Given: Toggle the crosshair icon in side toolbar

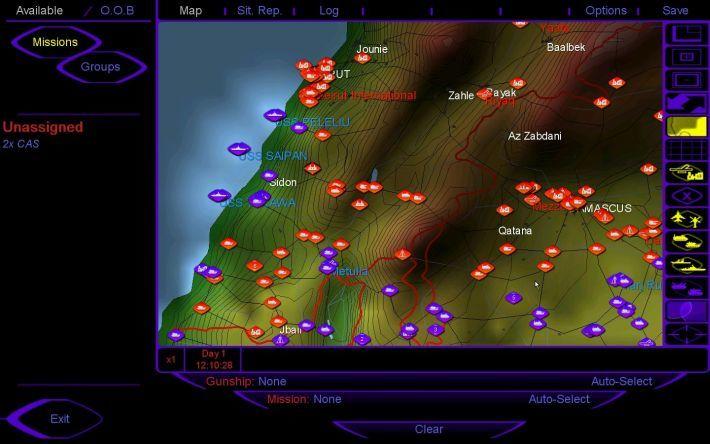Looking at the screenshot, I should click(x=686, y=335).
